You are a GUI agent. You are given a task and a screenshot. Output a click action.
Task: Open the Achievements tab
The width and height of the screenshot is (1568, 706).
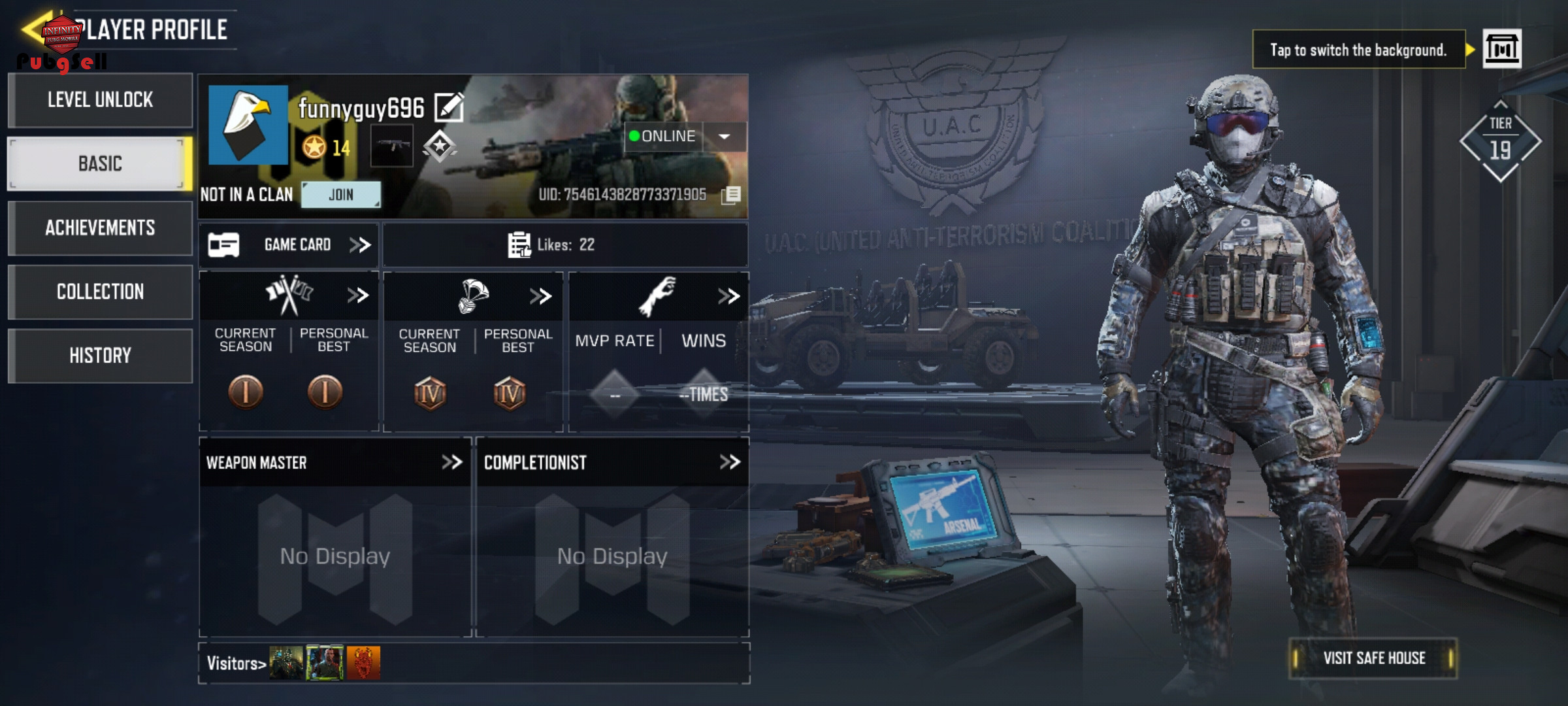pos(100,227)
